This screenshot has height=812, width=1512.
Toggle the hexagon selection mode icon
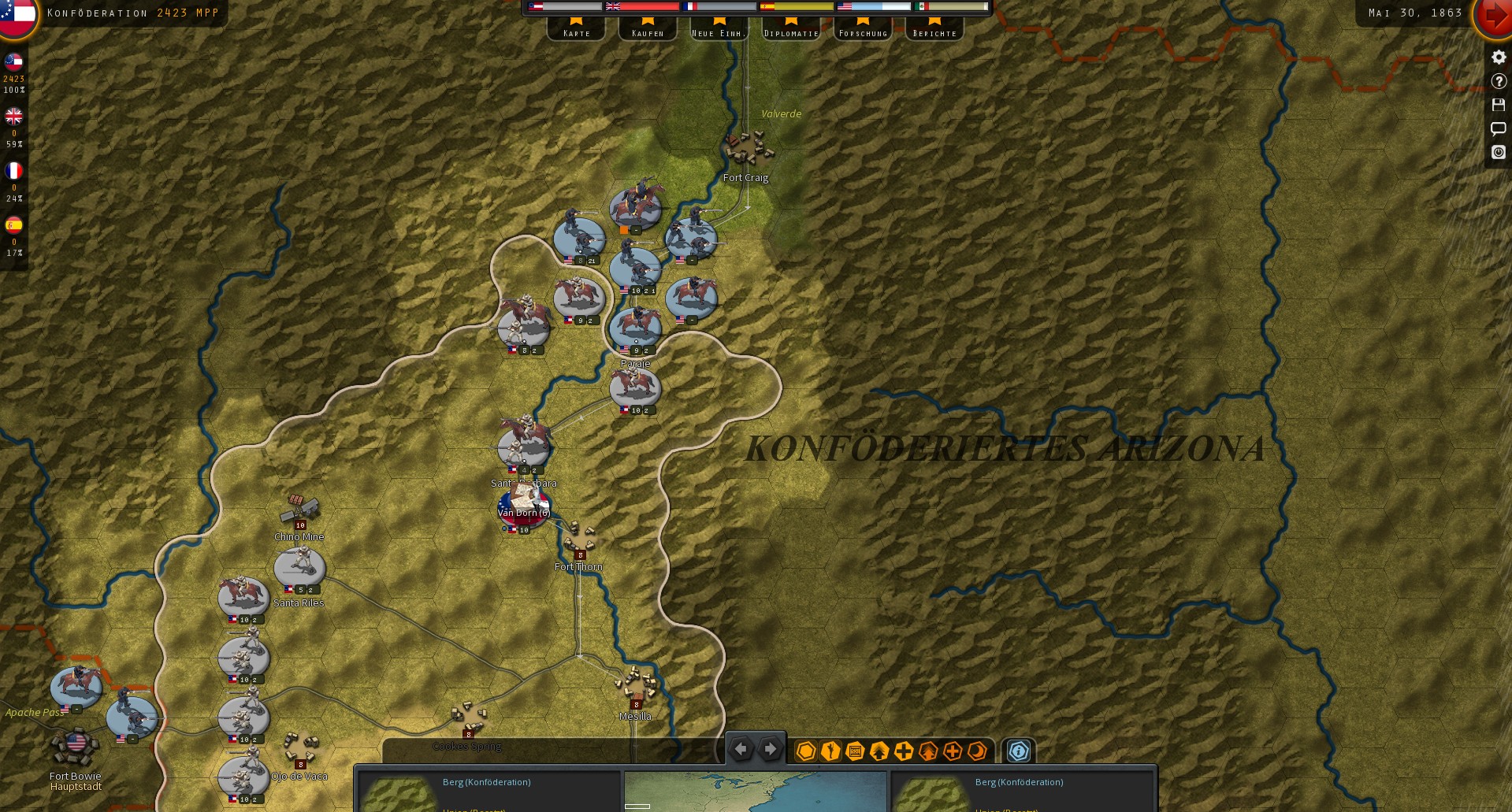[805, 751]
